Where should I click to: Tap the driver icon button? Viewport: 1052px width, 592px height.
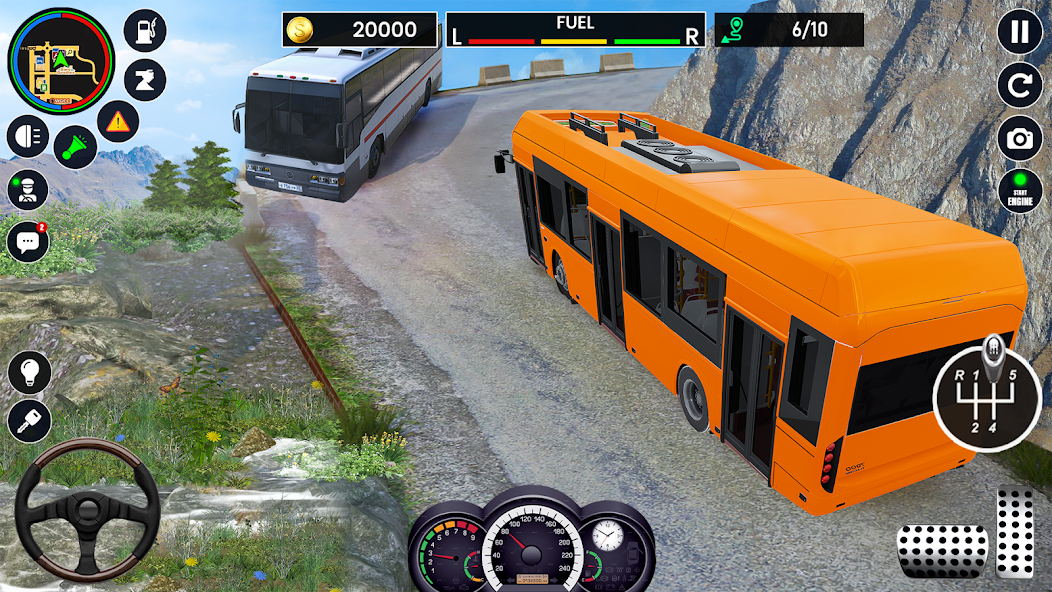(x=27, y=190)
